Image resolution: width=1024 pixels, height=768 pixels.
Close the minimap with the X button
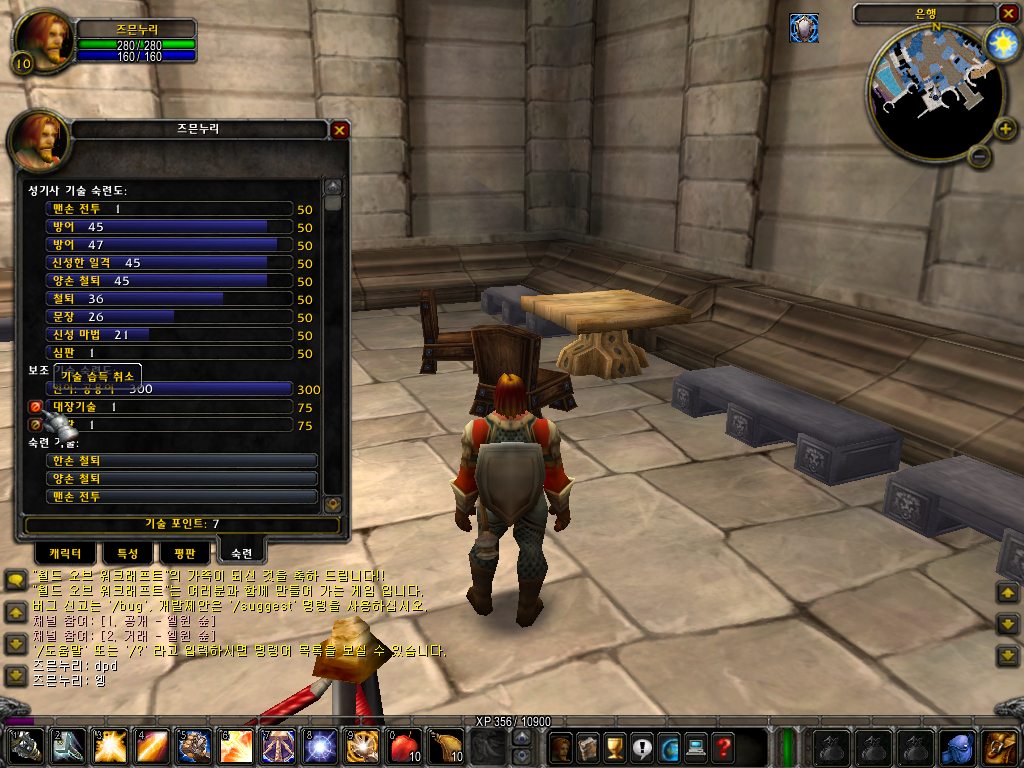1007,13
